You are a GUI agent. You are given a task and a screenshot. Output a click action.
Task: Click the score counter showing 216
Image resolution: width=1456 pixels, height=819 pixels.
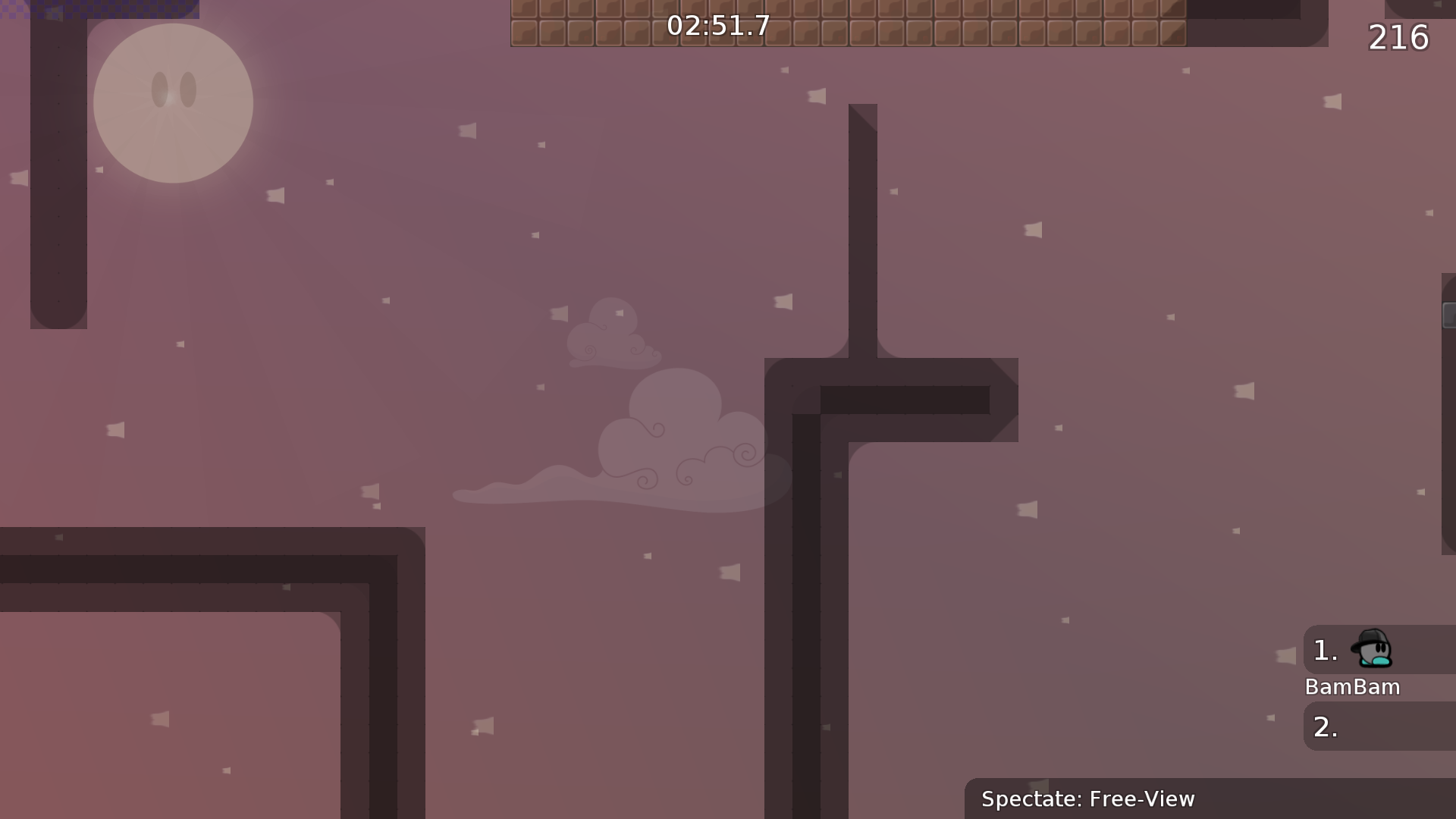[x=1399, y=37]
